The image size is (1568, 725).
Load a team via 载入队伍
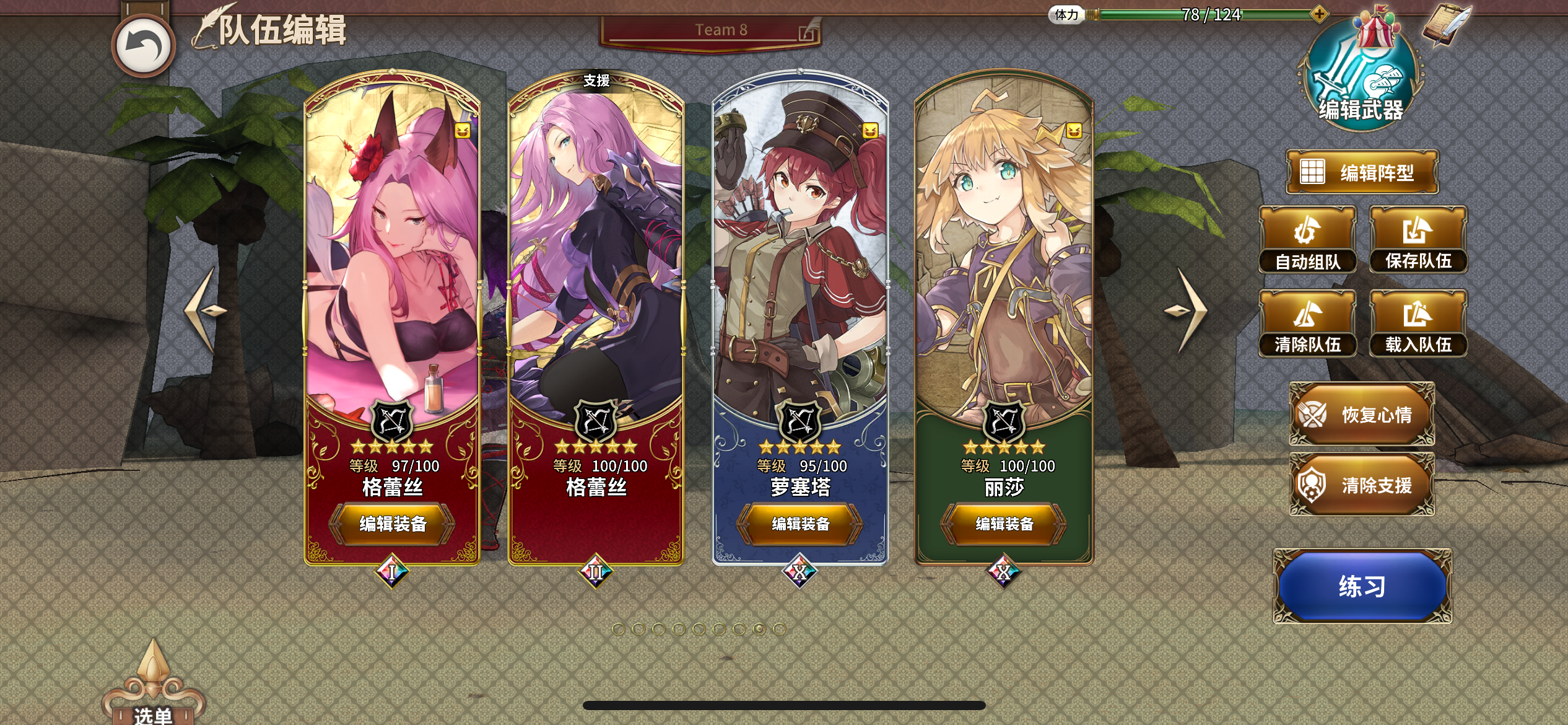(1419, 322)
